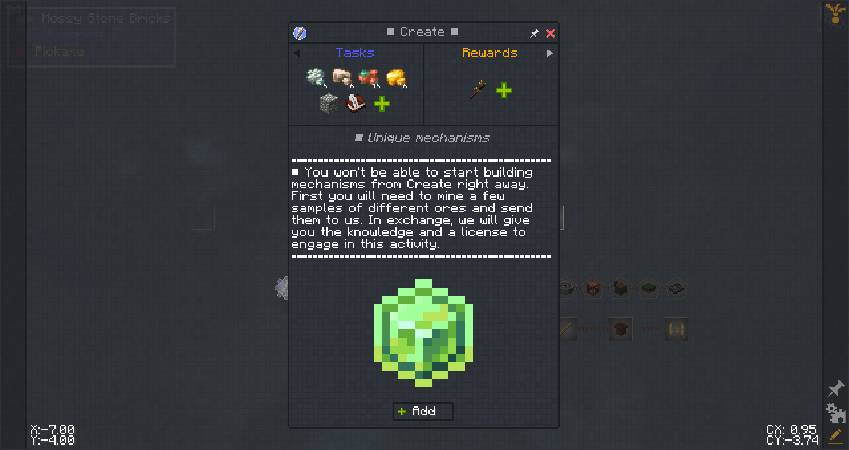Go to the next quest with the right arrow

coord(549,53)
